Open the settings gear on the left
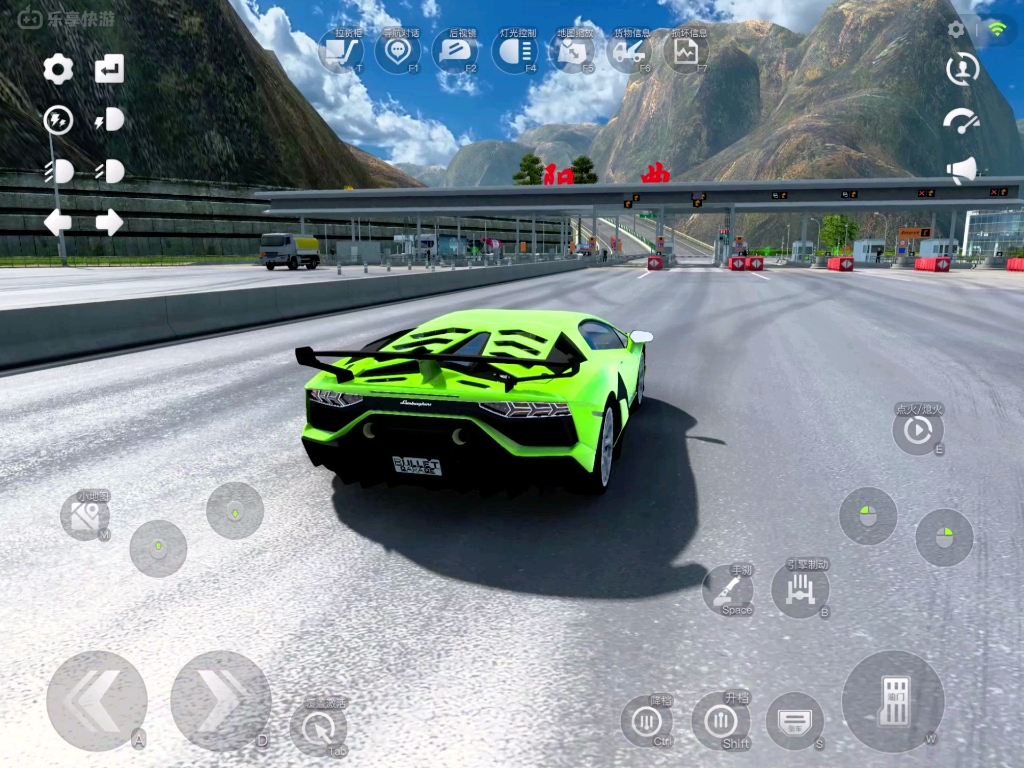Image resolution: width=1024 pixels, height=768 pixels. point(58,69)
